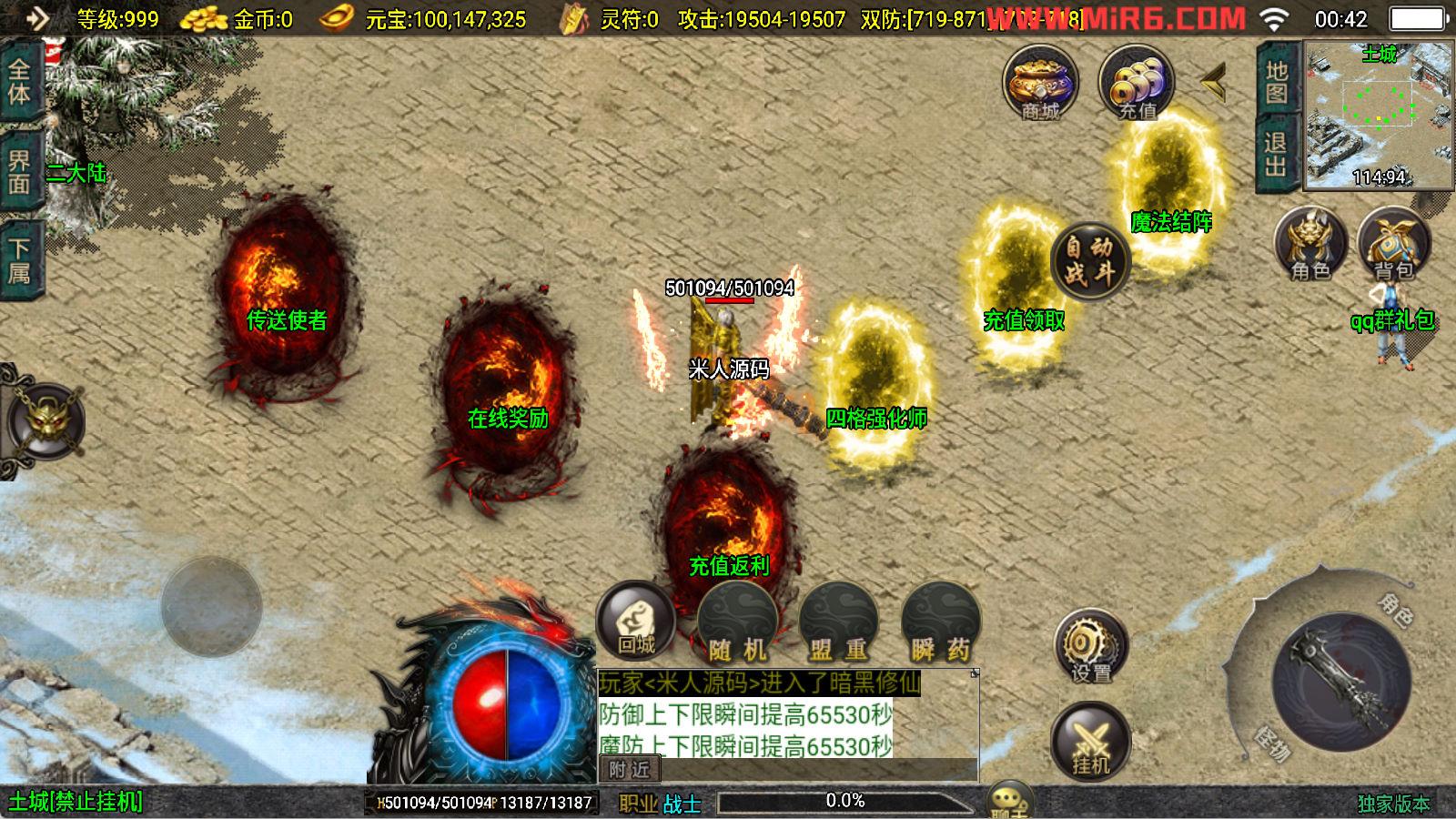Click the 退出 exit tab
The image size is (1456, 819).
(x=1276, y=153)
